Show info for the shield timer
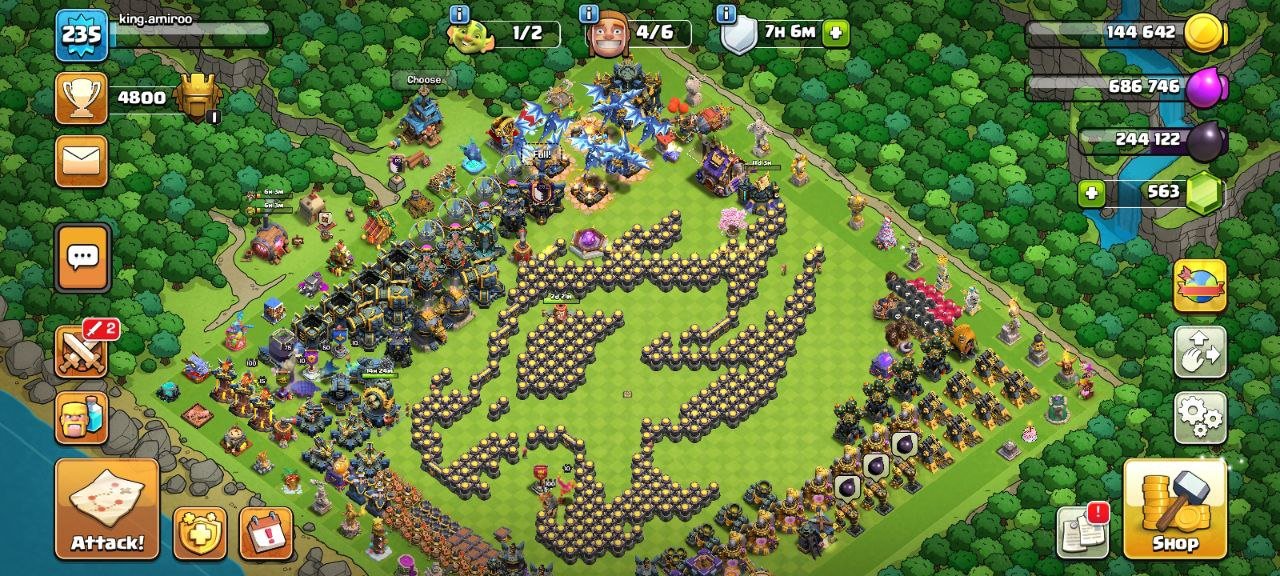Image resolution: width=1280 pixels, height=576 pixels. (727, 14)
